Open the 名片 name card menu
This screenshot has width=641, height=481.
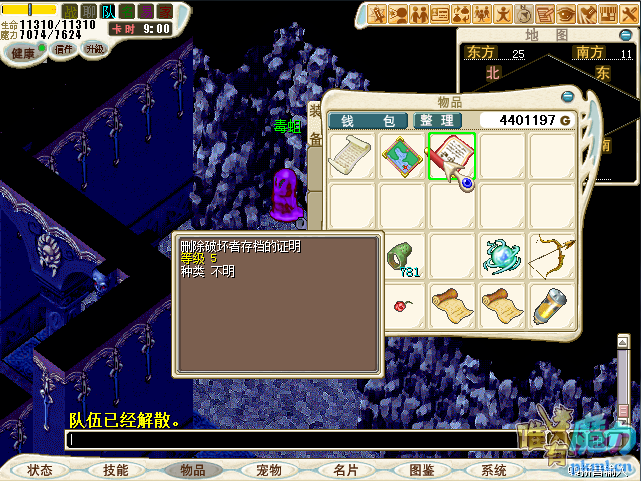tap(346, 470)
